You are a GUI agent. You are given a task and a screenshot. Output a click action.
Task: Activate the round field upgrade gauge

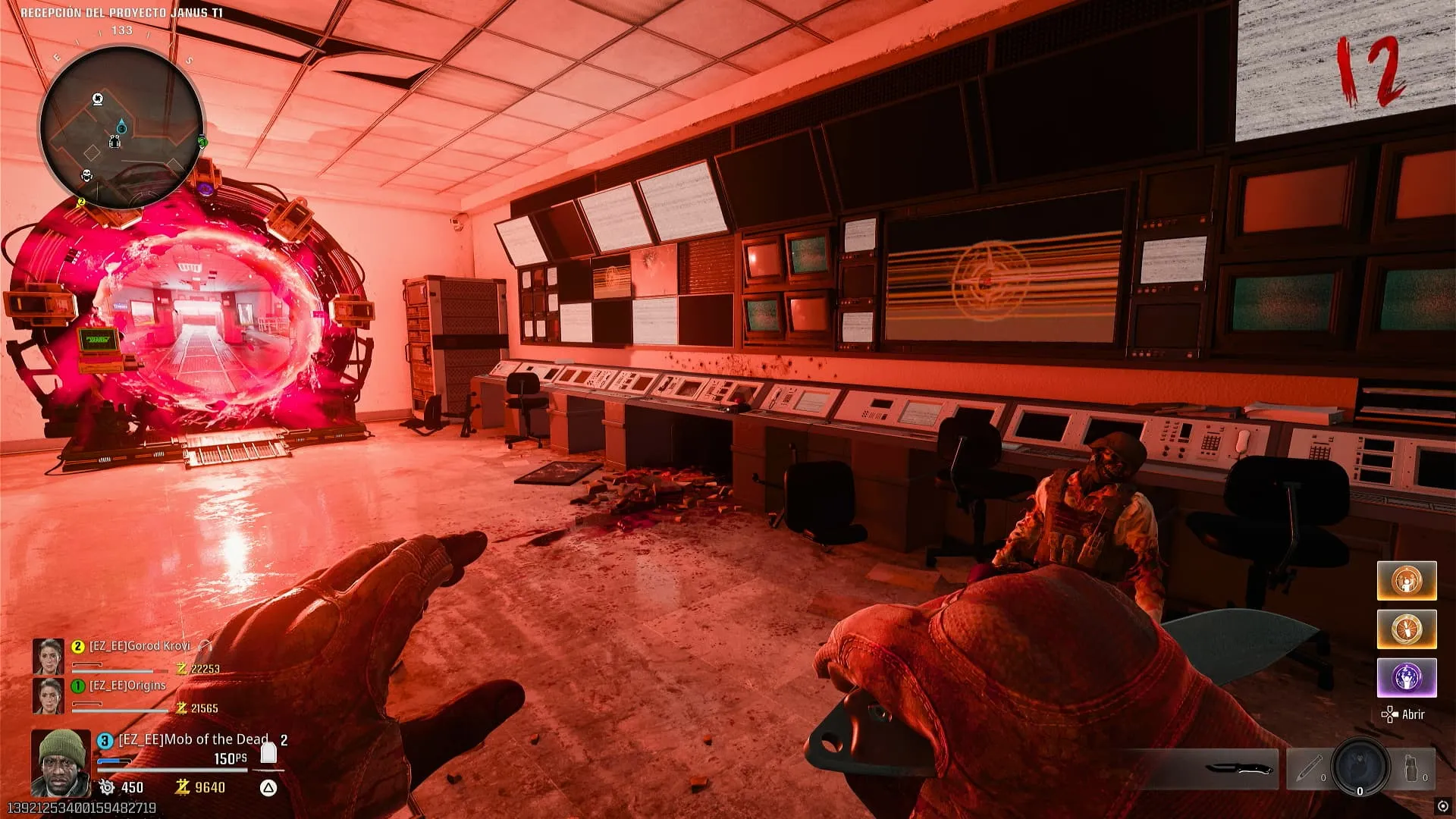pyautogui.click(x=1360, y=767)
